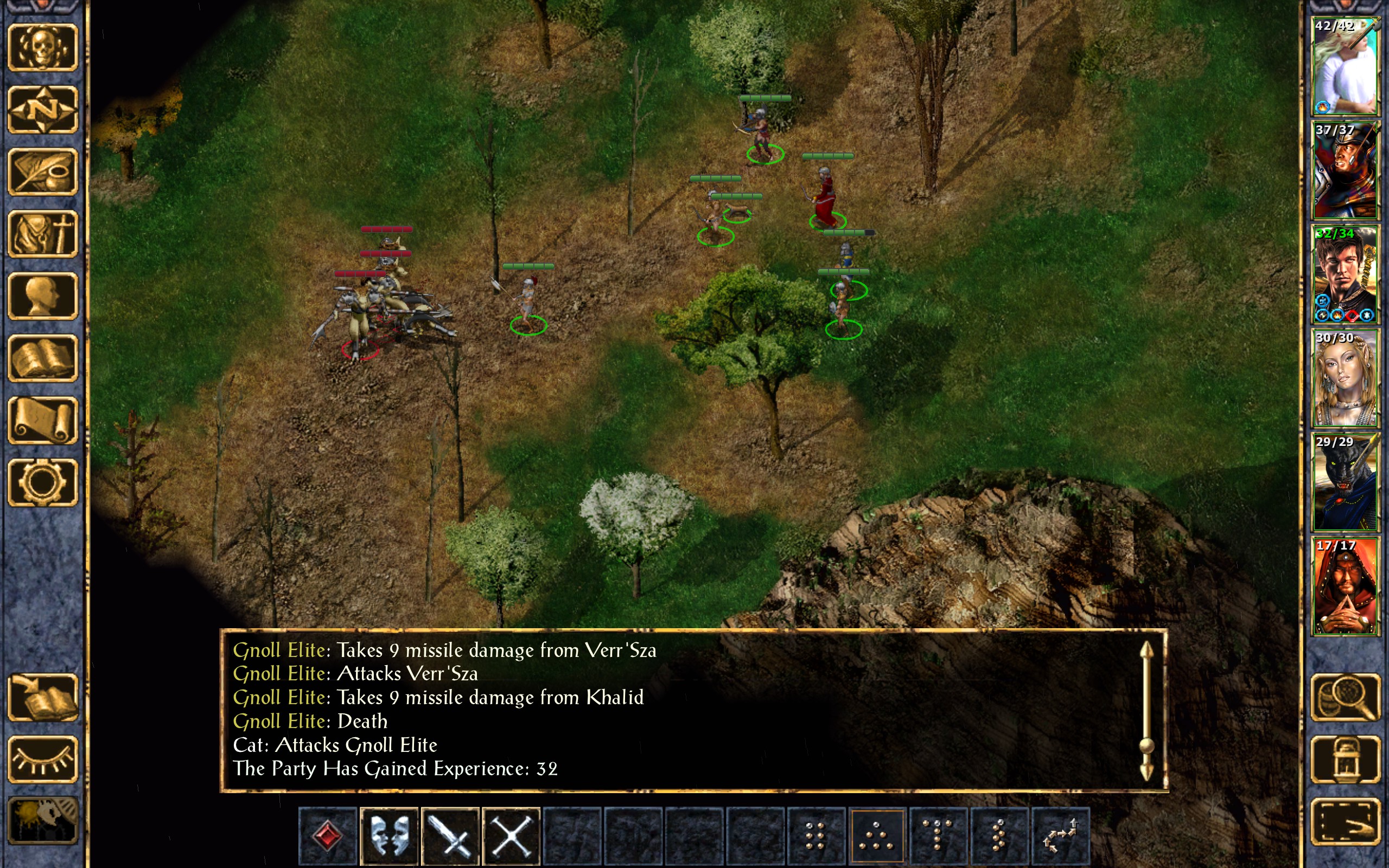Select the black panther portrait
Viewport: 1389px width, 868px height.
(1345, 483)
